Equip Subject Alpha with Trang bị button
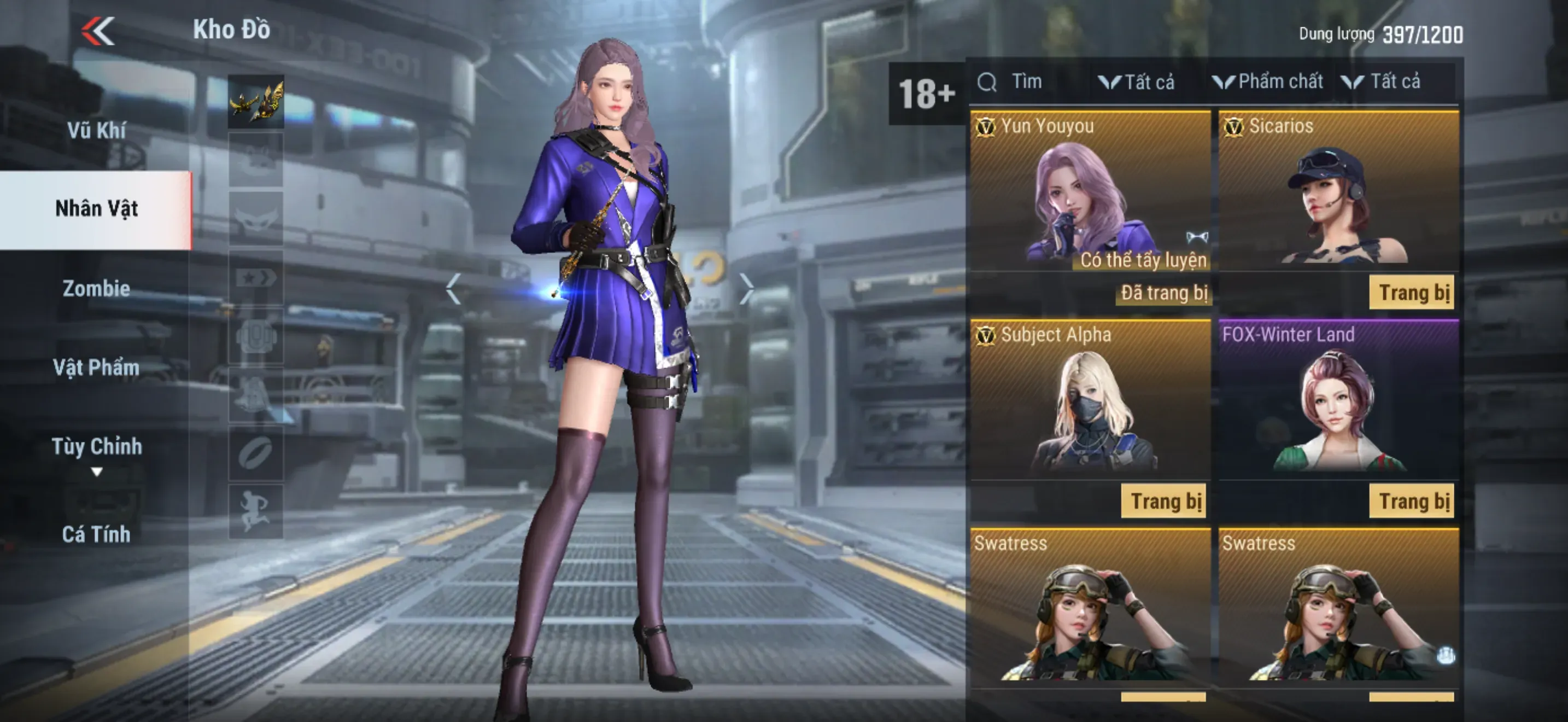 (1165, 502)
